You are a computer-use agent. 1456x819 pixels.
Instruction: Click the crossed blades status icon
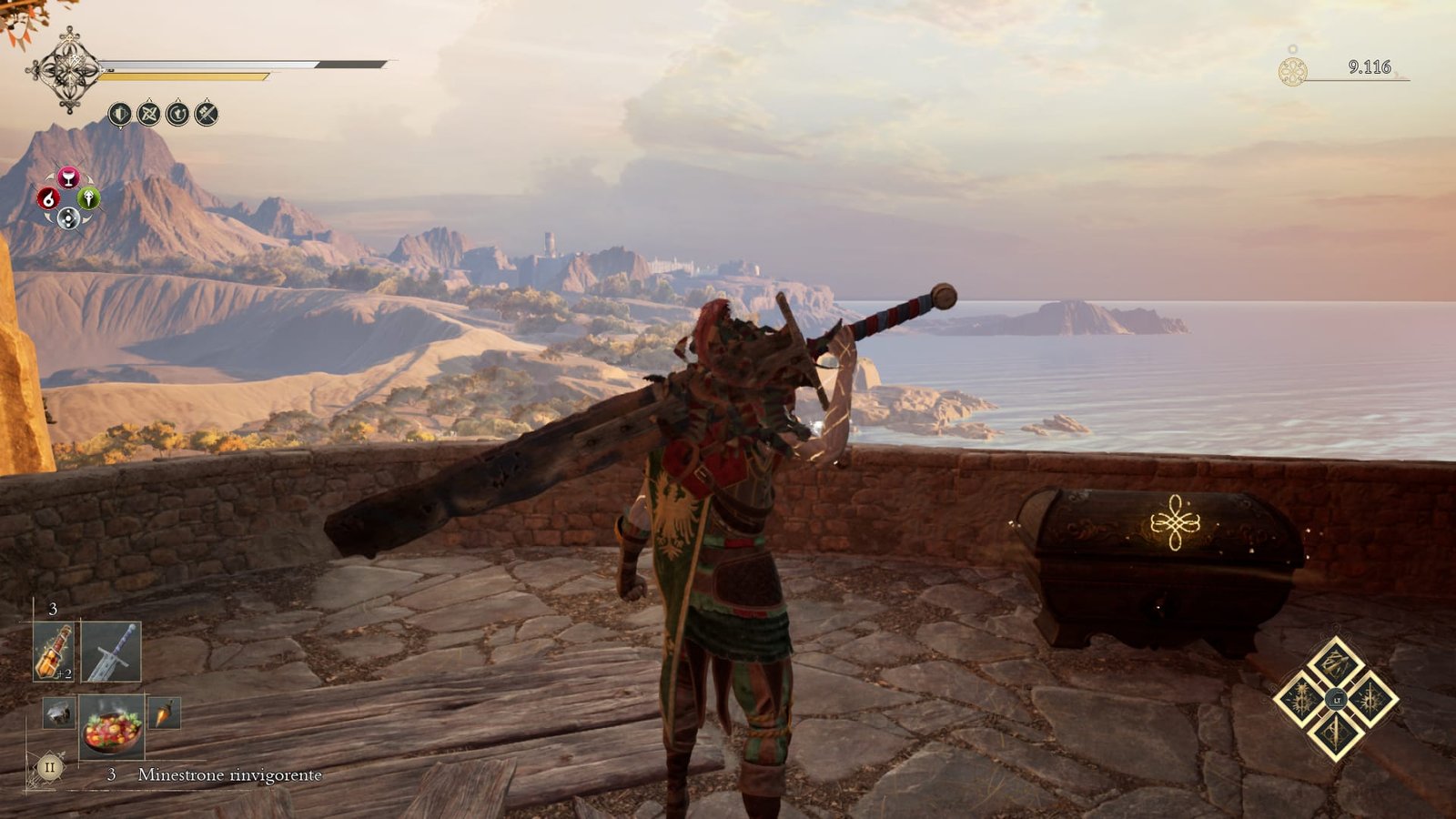coord(148,114)
